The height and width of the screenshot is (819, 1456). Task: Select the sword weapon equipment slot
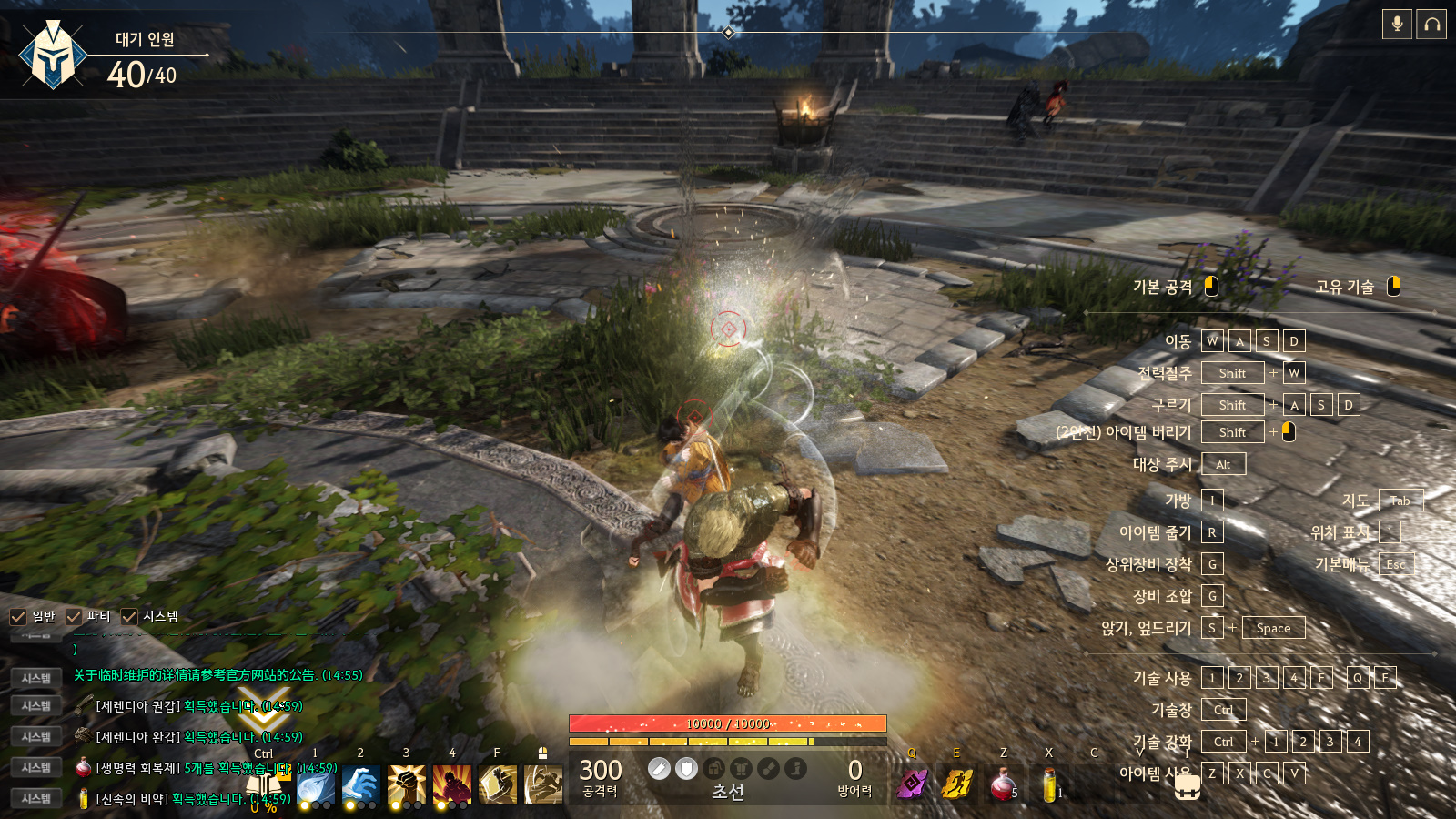tap(659, 769)
